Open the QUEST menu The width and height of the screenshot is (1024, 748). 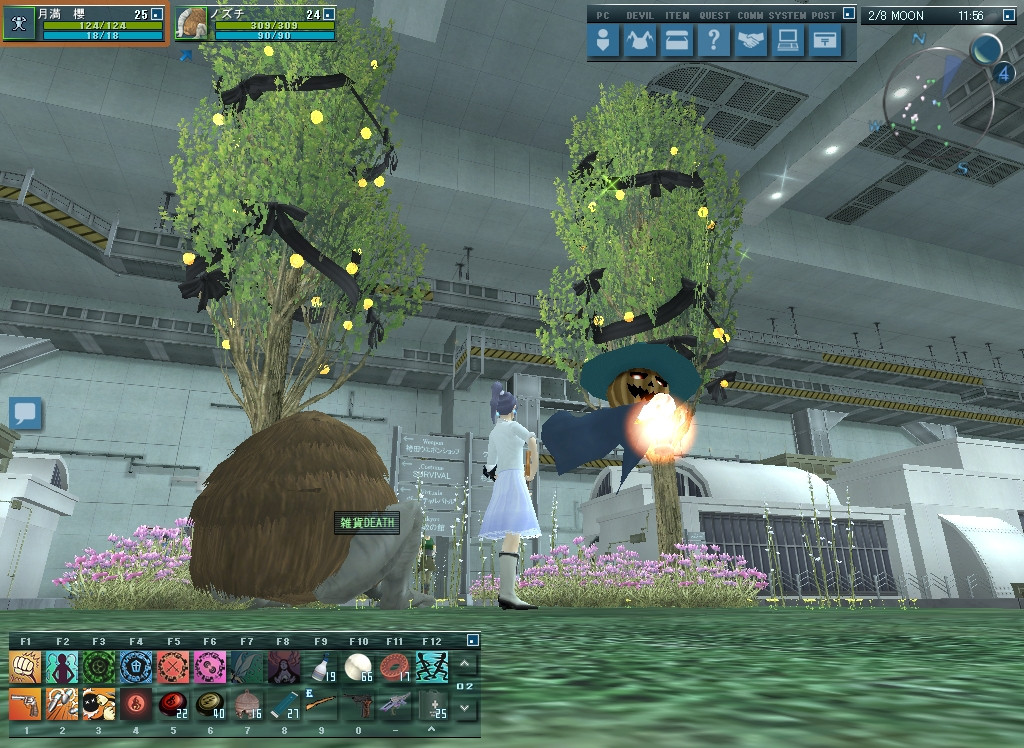pos(713,41)
